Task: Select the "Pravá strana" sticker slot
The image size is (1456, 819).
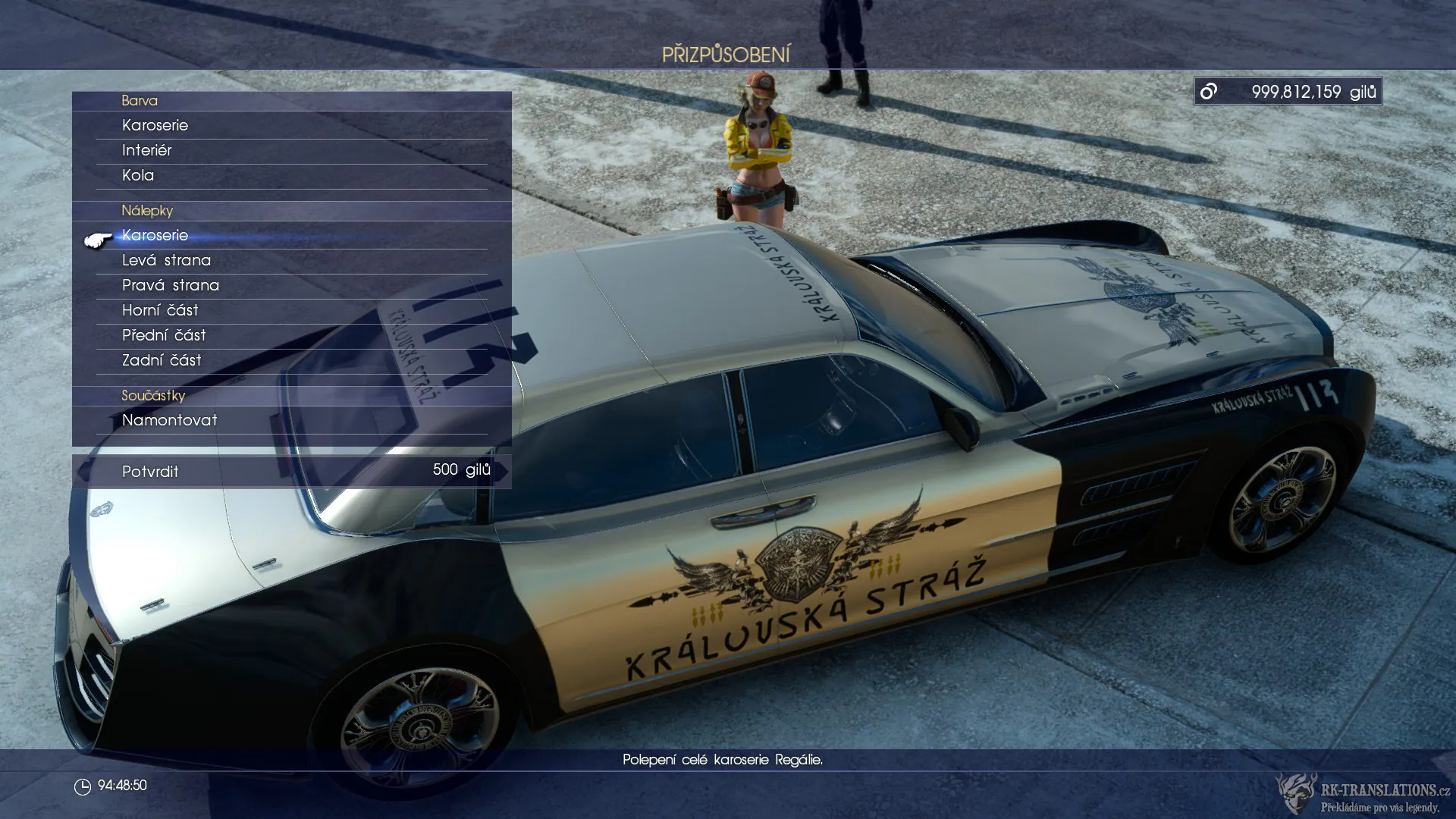Action: click(171, 285)
